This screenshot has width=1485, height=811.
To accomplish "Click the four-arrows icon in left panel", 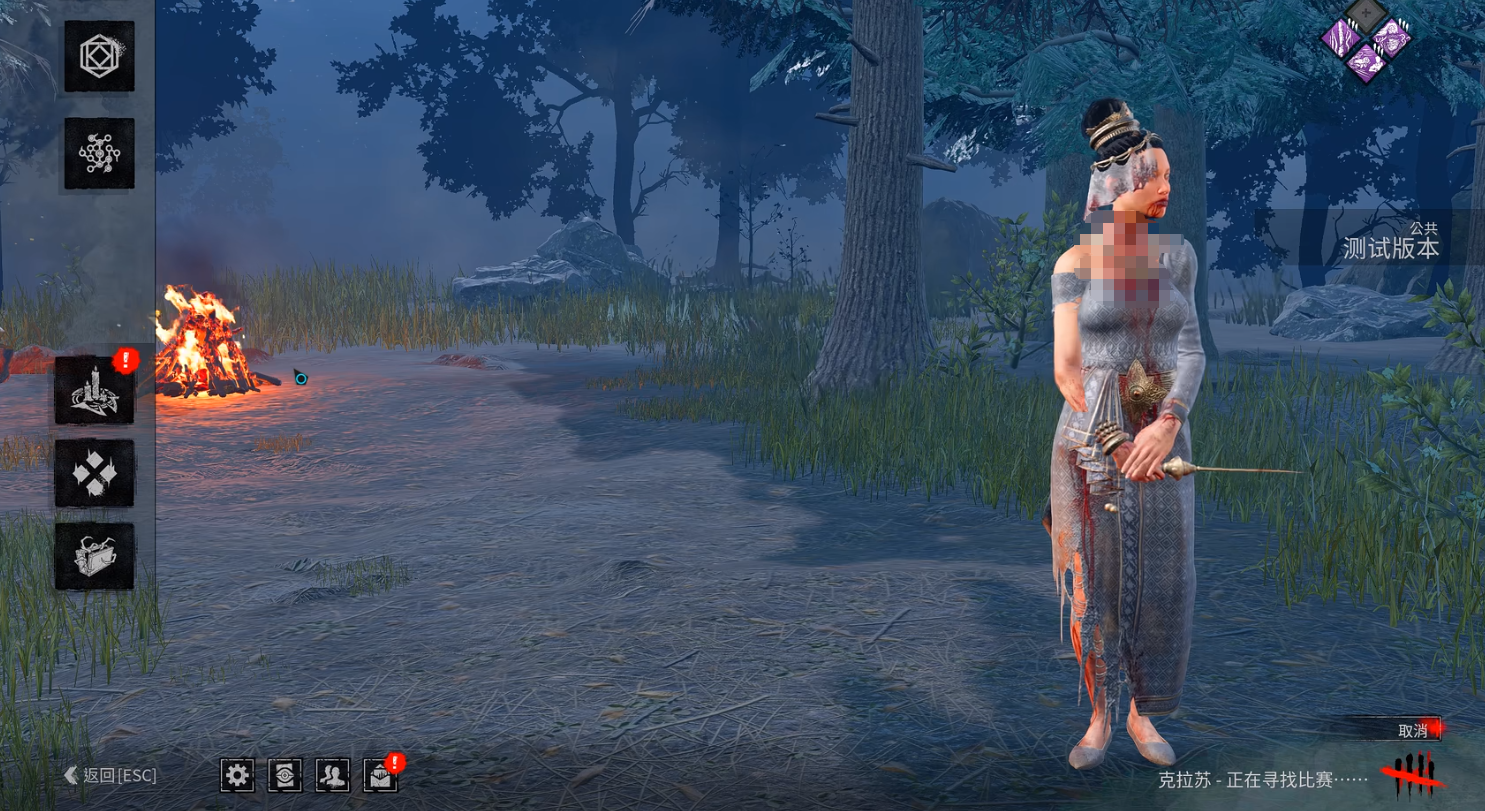I will 94,473.
